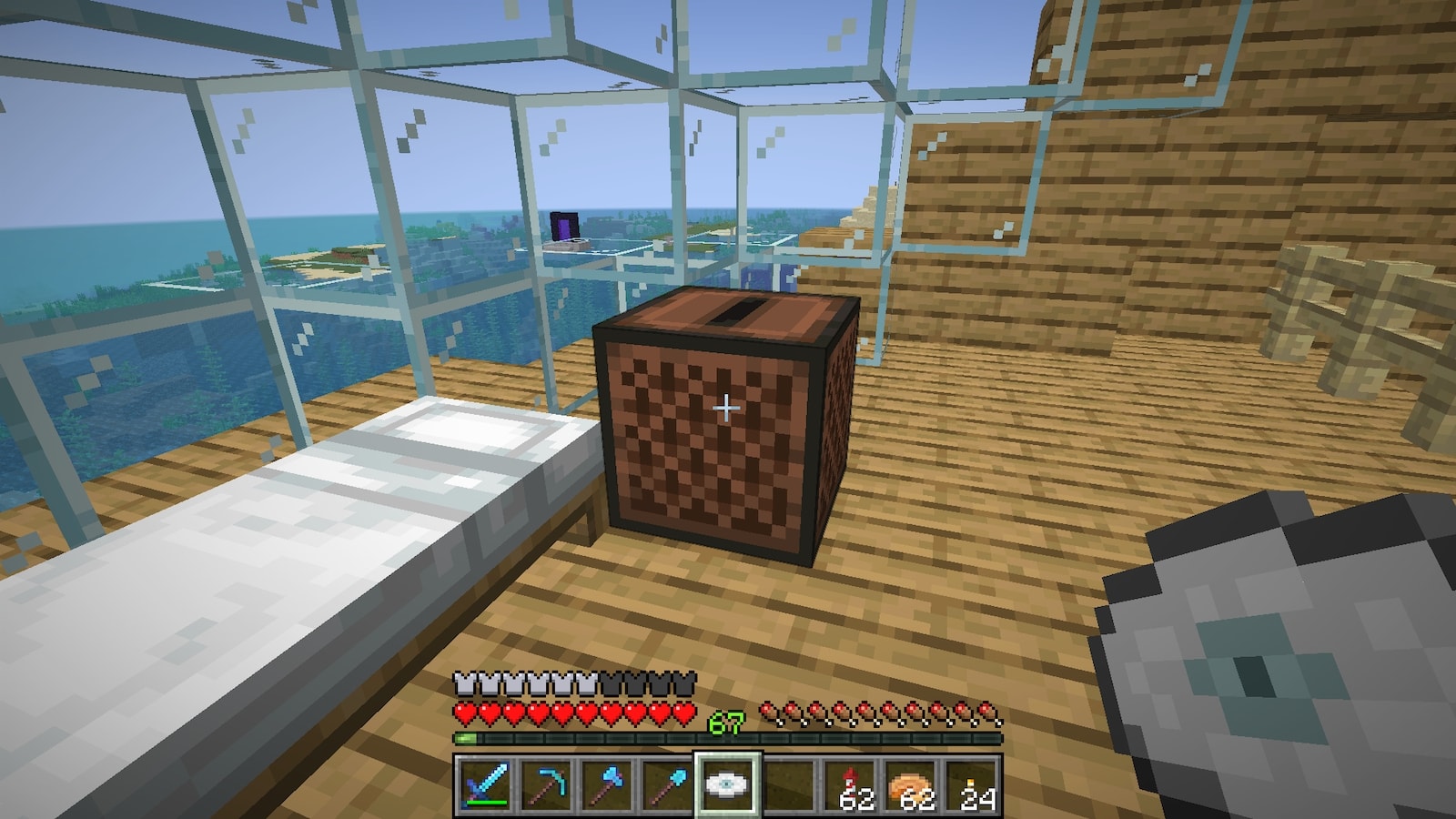Select the empty hotbar slot
Viewport: 1456px width, 819px height.
click(x=790, y=784)
